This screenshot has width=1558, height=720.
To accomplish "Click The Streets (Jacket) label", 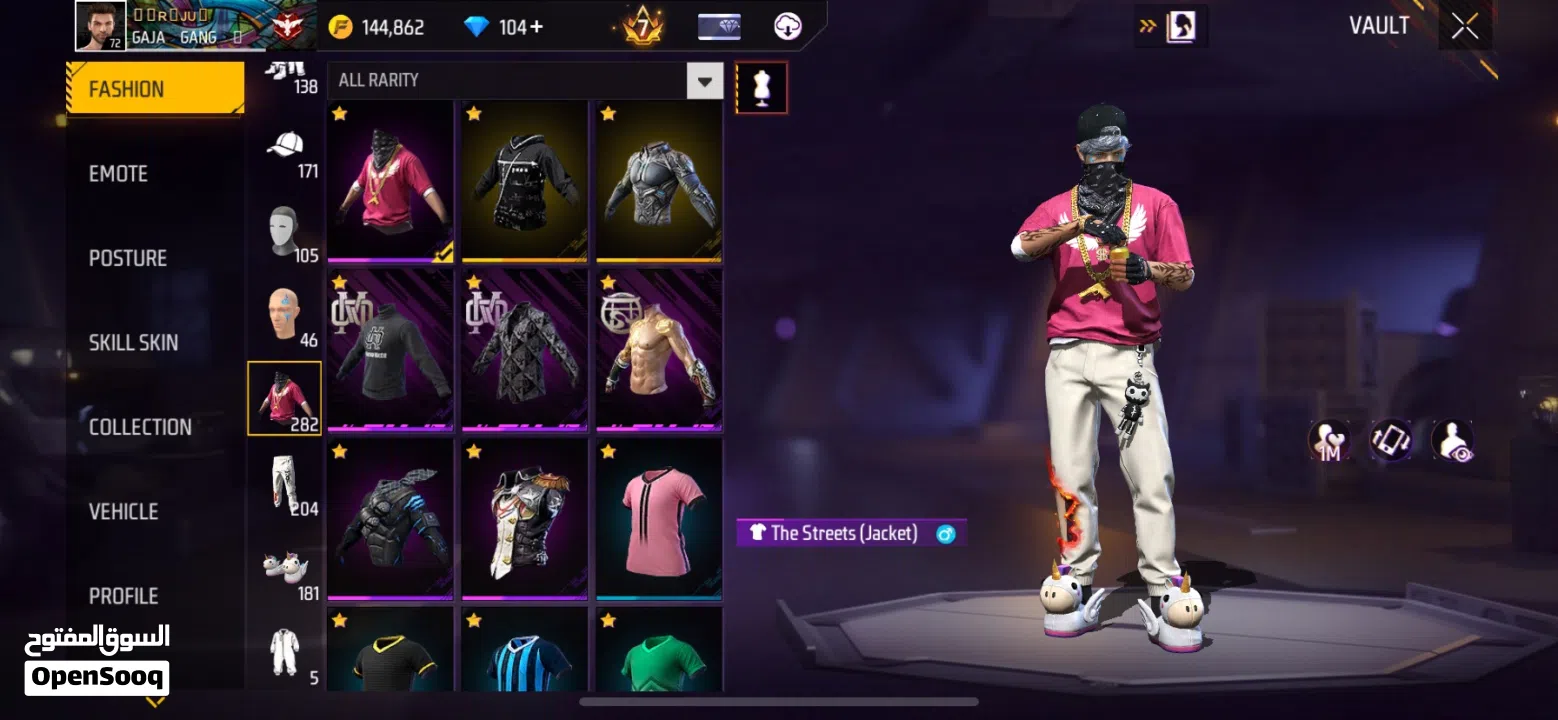I will pyautogui.click(x=850, y=532).
